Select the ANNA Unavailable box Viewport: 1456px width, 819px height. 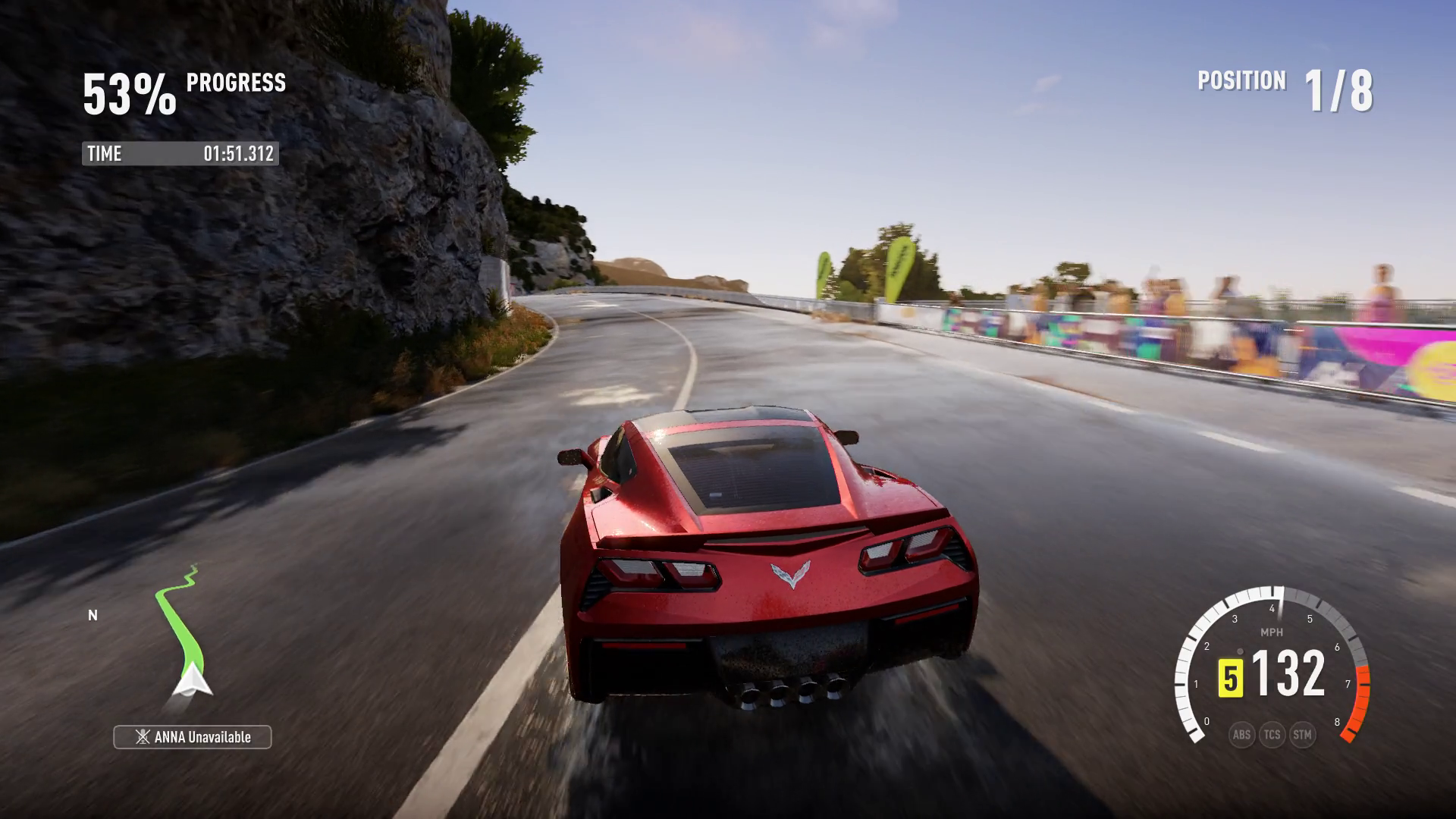click(x=193, y=737)
